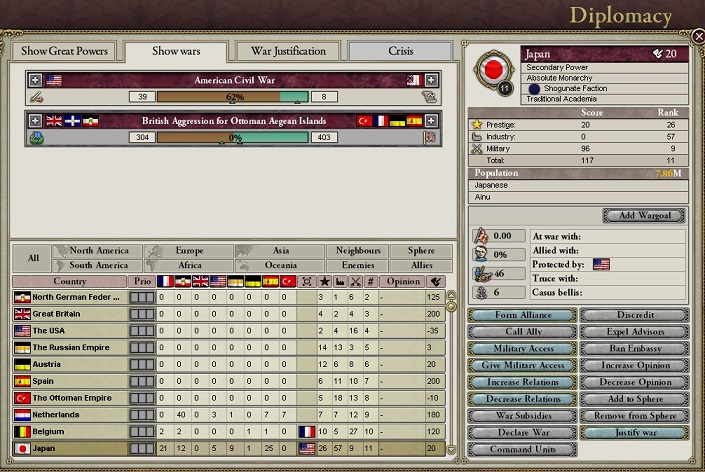The image size is (705, 472).
Task: Filter country list by Europe
Action: click(189, 250)
